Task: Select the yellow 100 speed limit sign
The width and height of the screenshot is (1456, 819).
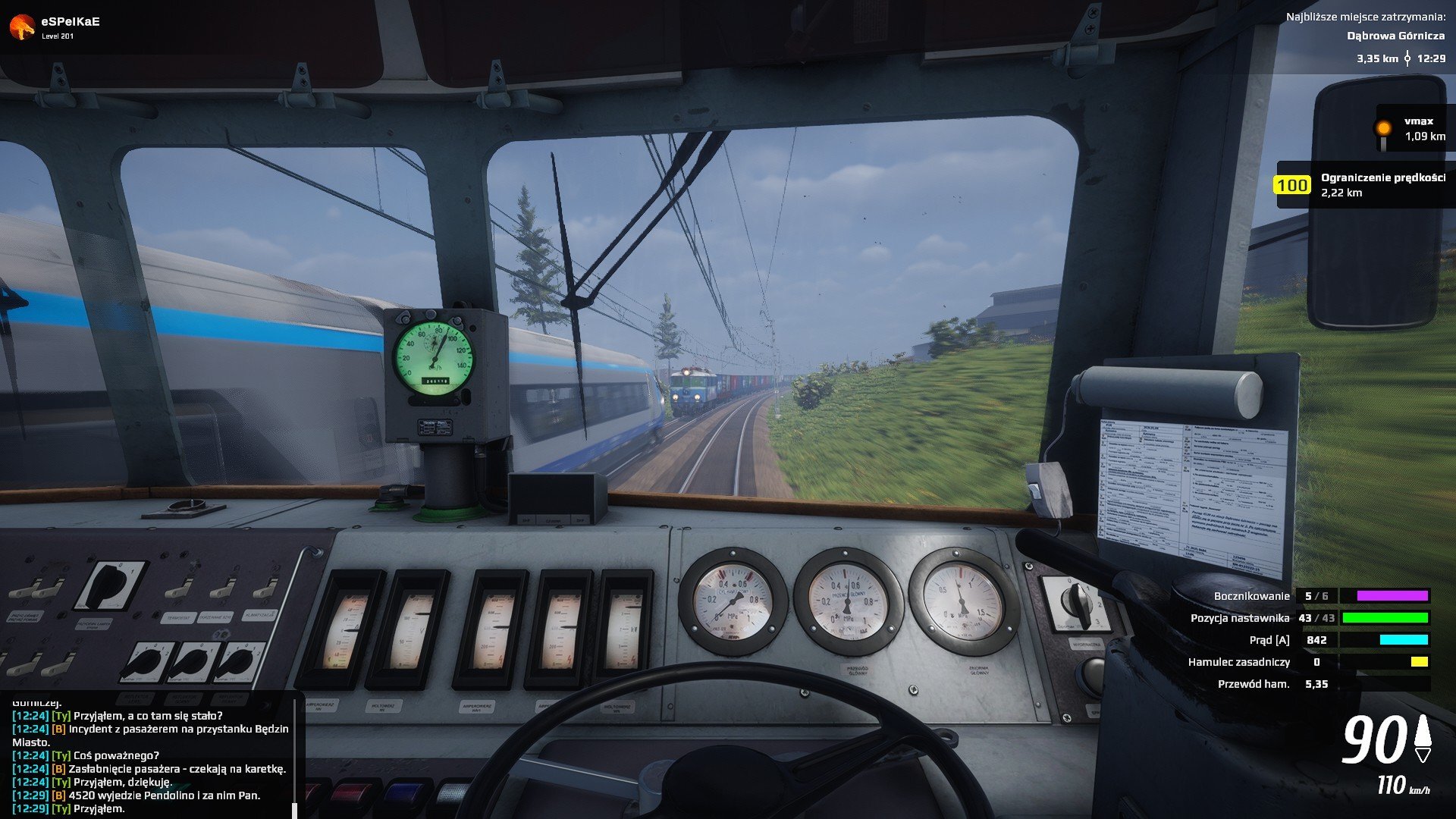Action: pyautogui.click(x=1291, y=185)
